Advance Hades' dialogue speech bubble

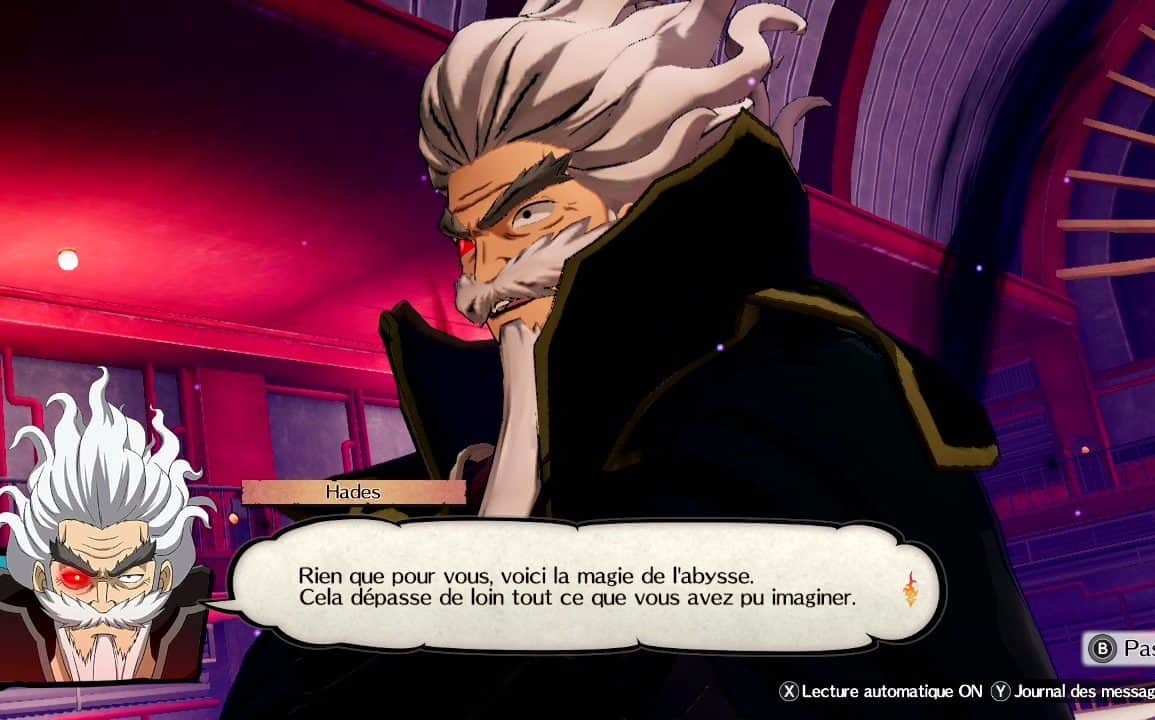point(577,588)
